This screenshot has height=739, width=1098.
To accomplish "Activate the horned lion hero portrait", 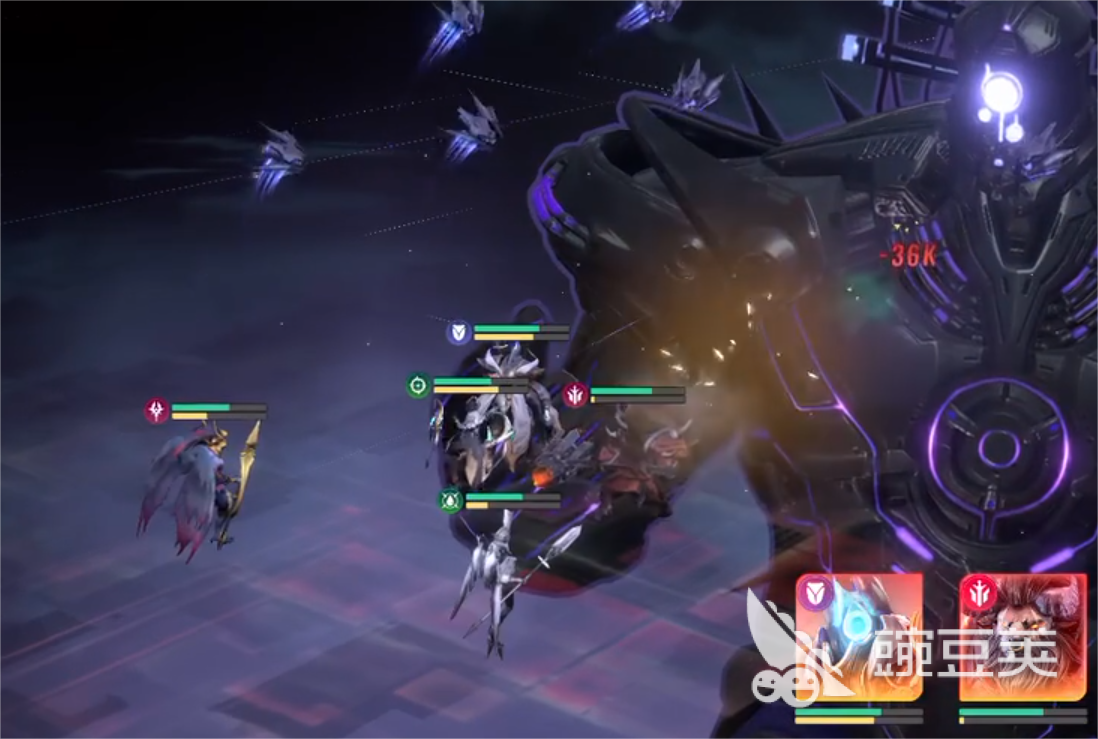I will pos(1022,638).
